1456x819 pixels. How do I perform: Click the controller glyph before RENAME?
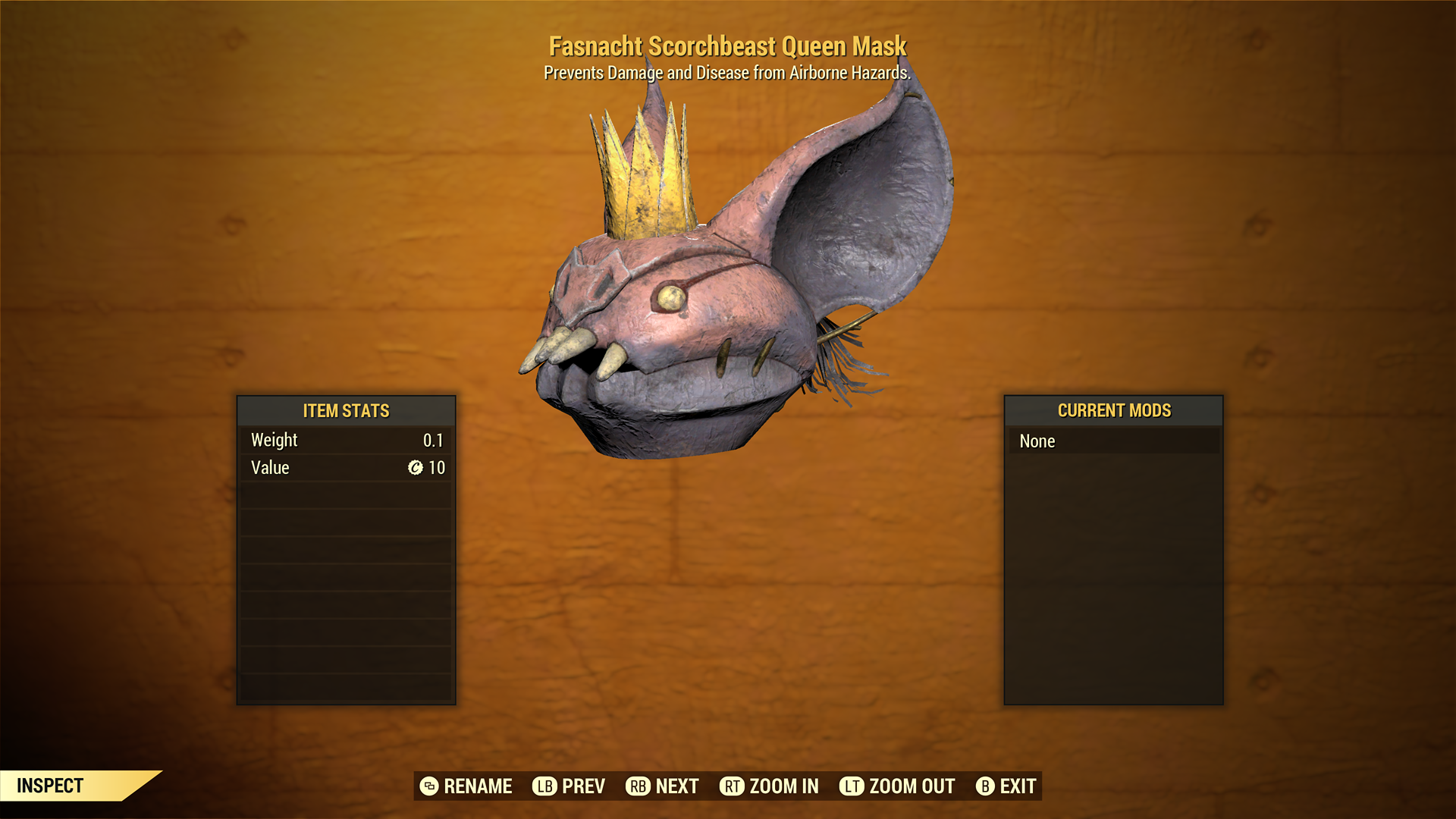(x=429, y=786)
